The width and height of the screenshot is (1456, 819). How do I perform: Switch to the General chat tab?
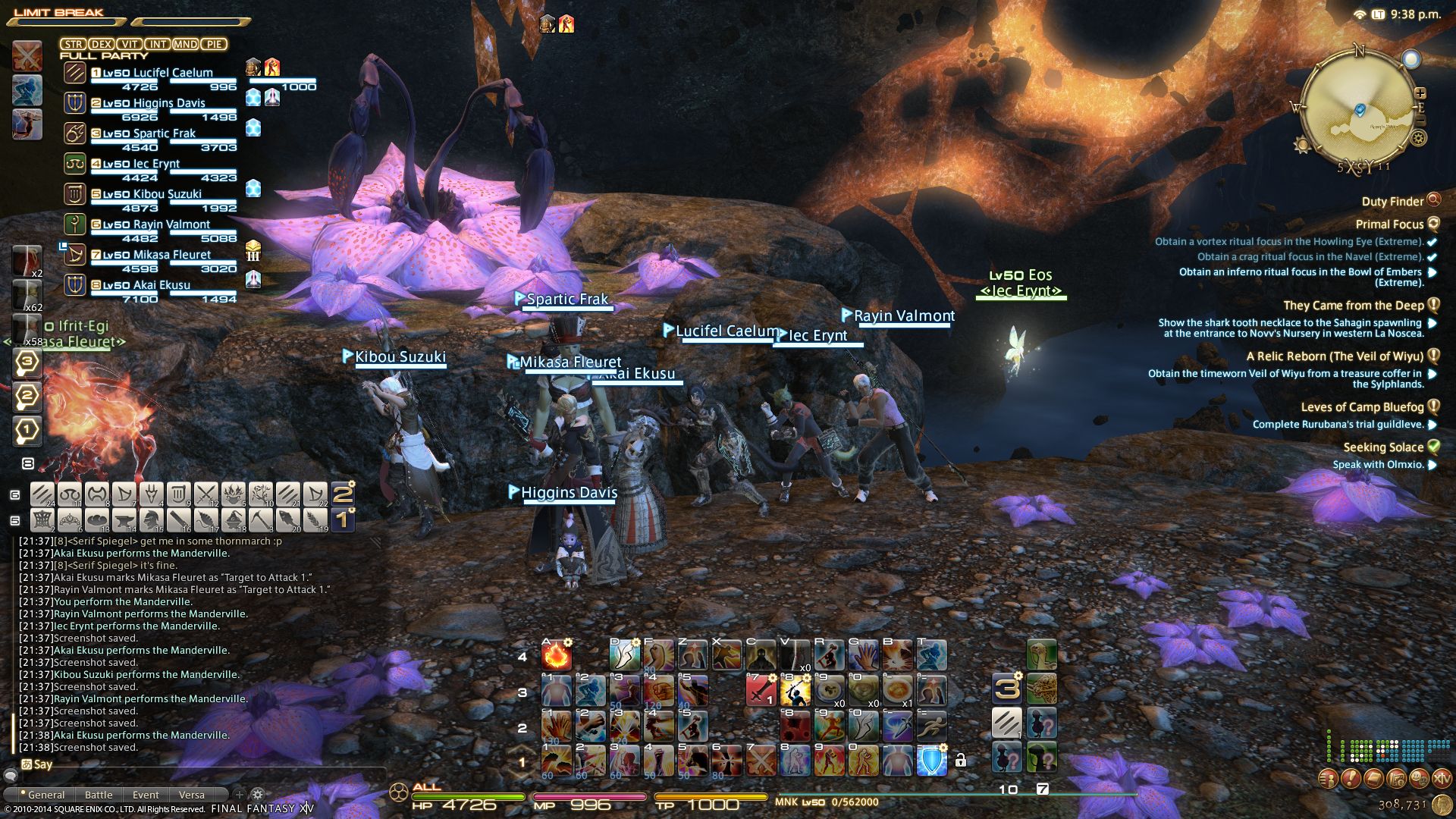pos(45,795)
